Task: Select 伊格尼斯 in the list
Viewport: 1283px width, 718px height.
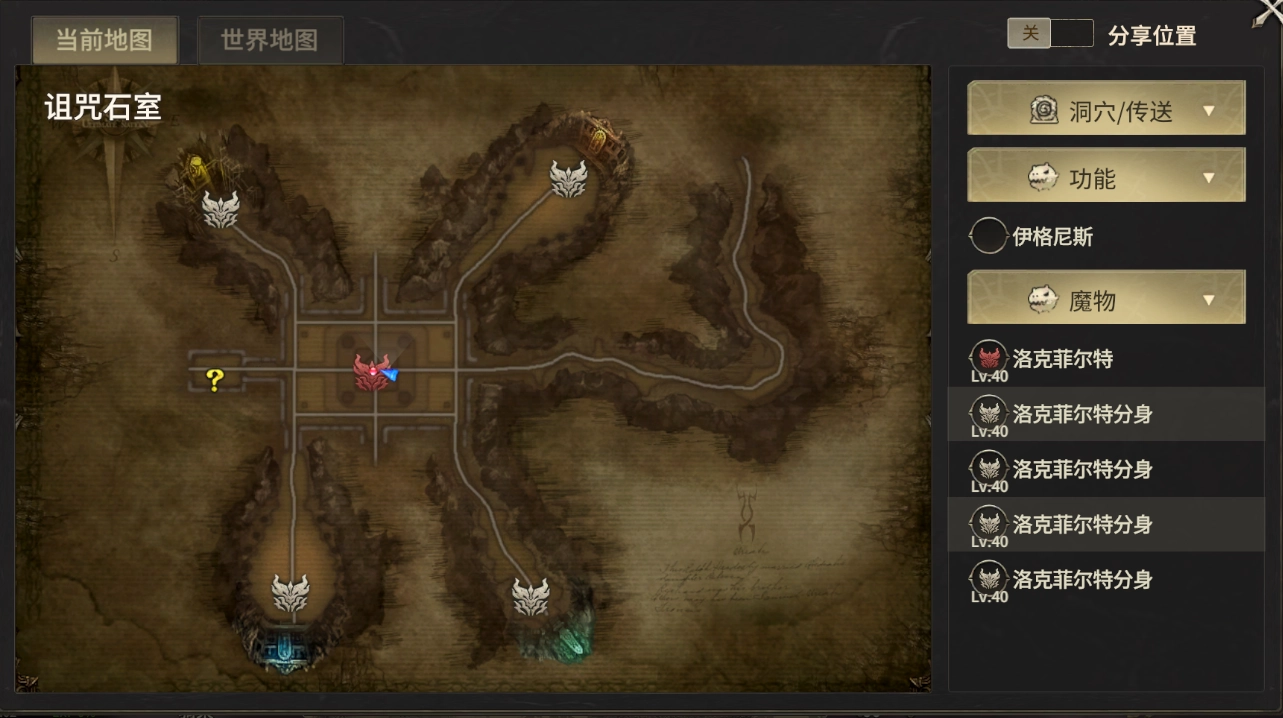Action: [1052, 237]
